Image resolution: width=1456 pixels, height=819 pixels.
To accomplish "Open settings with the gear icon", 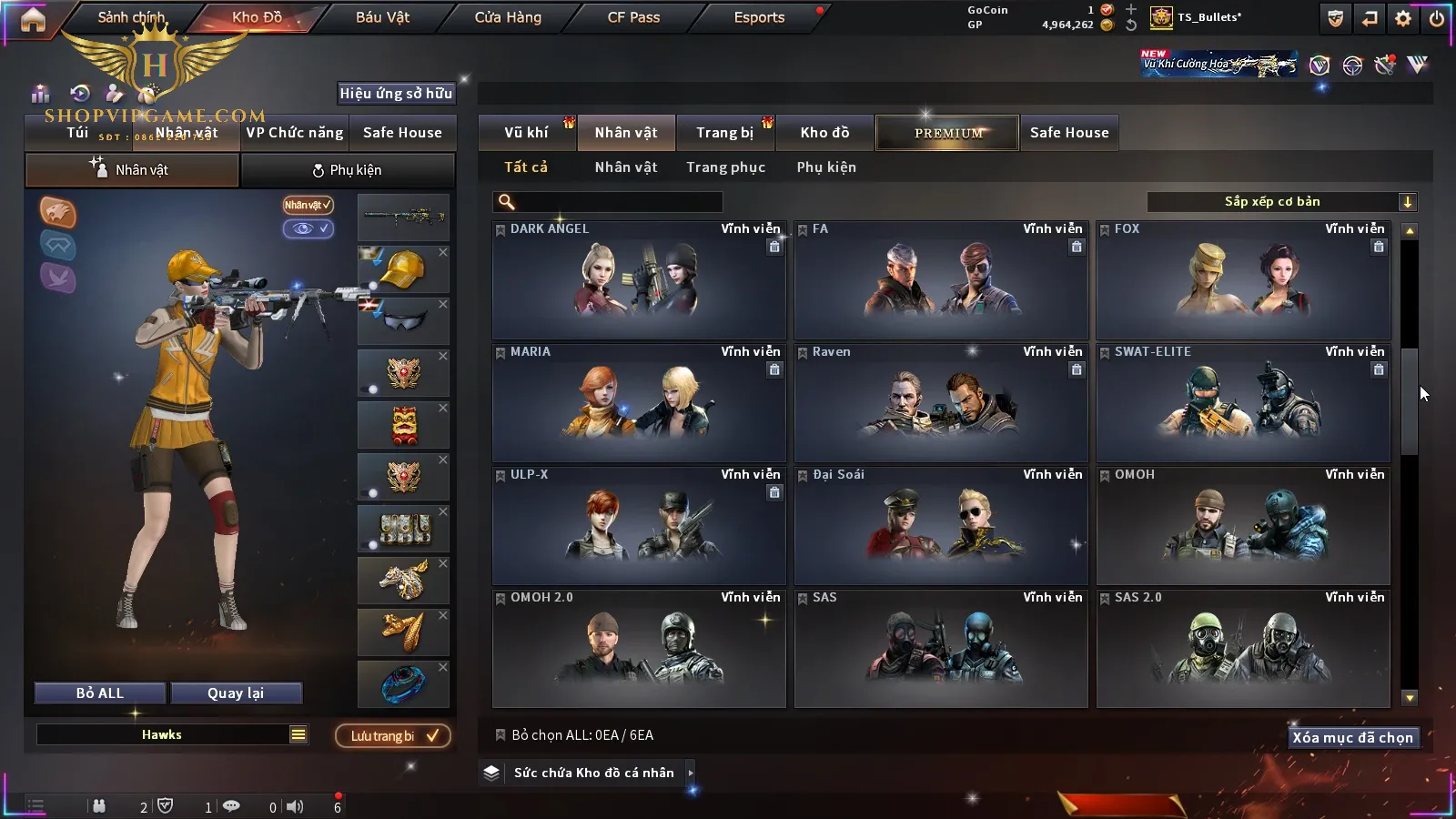I will (x=1403, y=18).
